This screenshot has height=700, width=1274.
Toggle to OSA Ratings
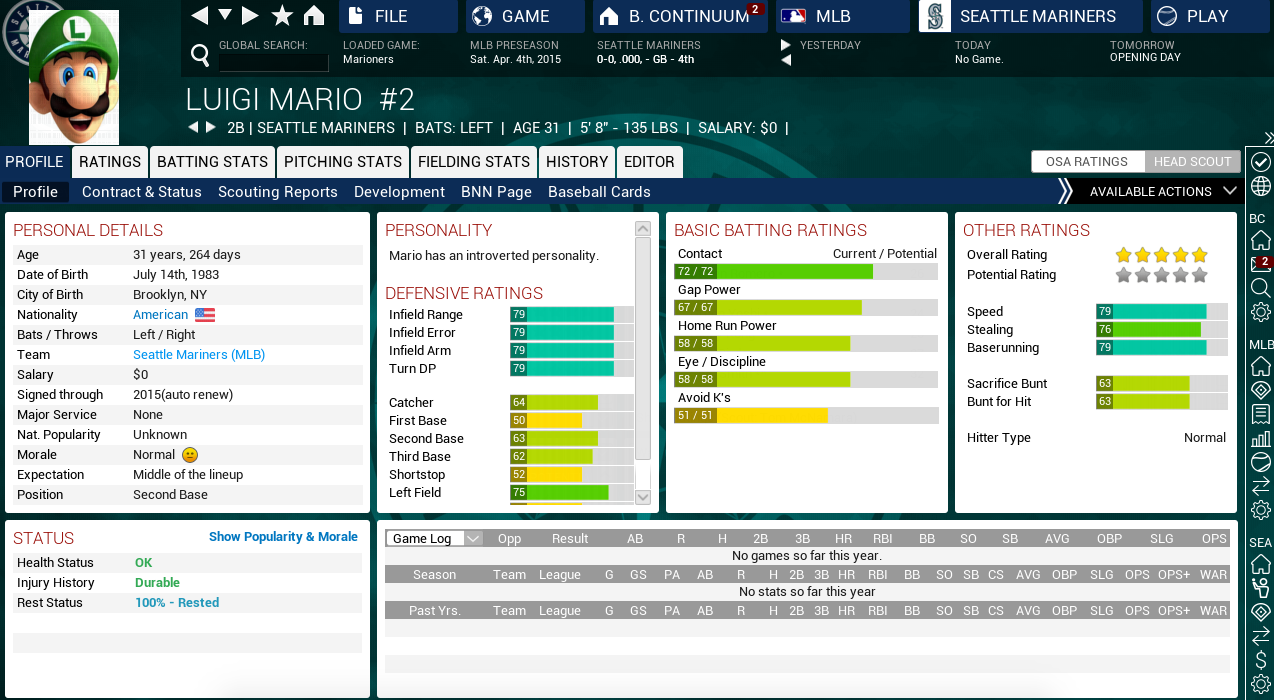tap(1087, 162)
